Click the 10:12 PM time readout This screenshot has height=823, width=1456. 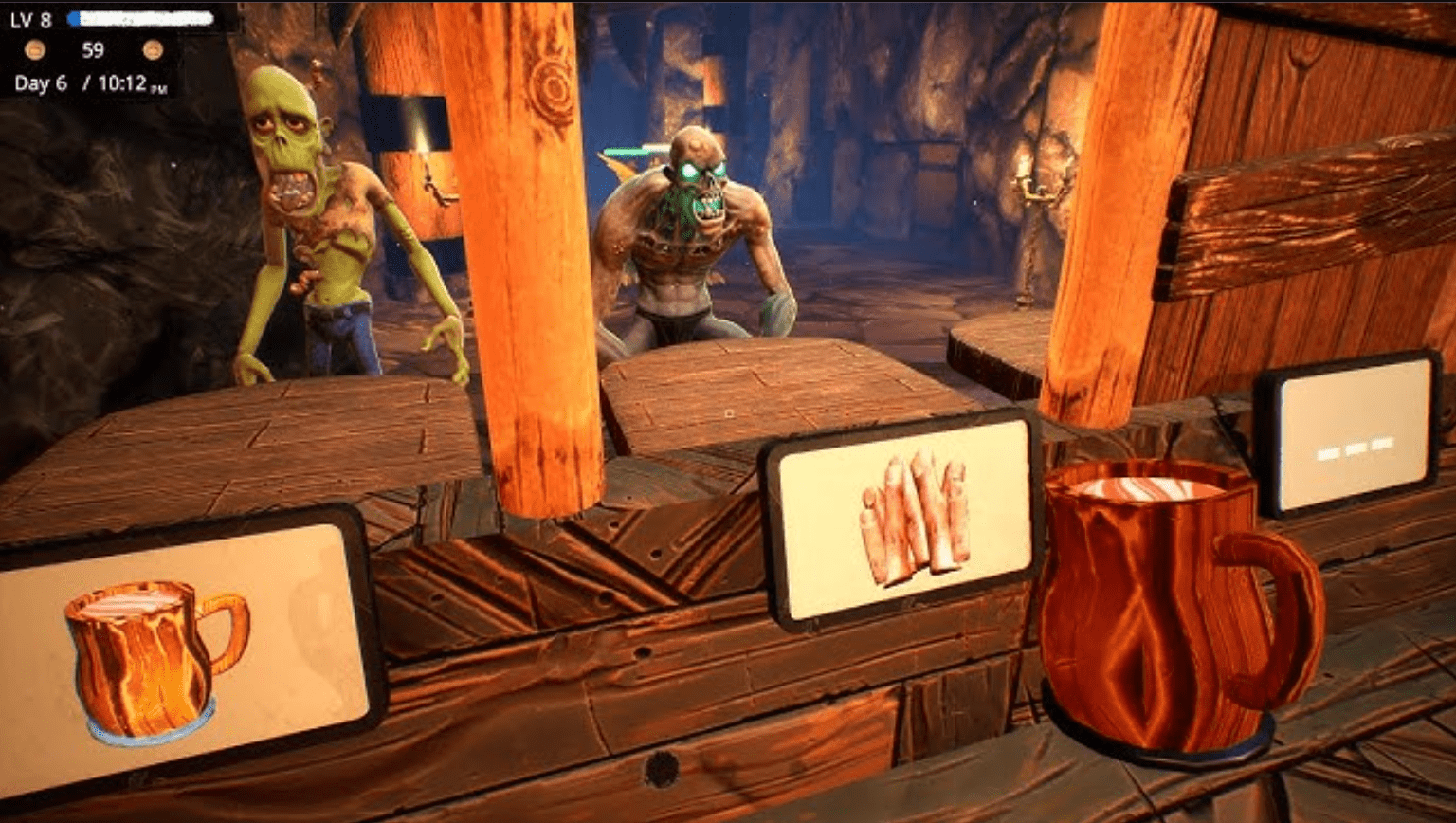click(123, 84)
